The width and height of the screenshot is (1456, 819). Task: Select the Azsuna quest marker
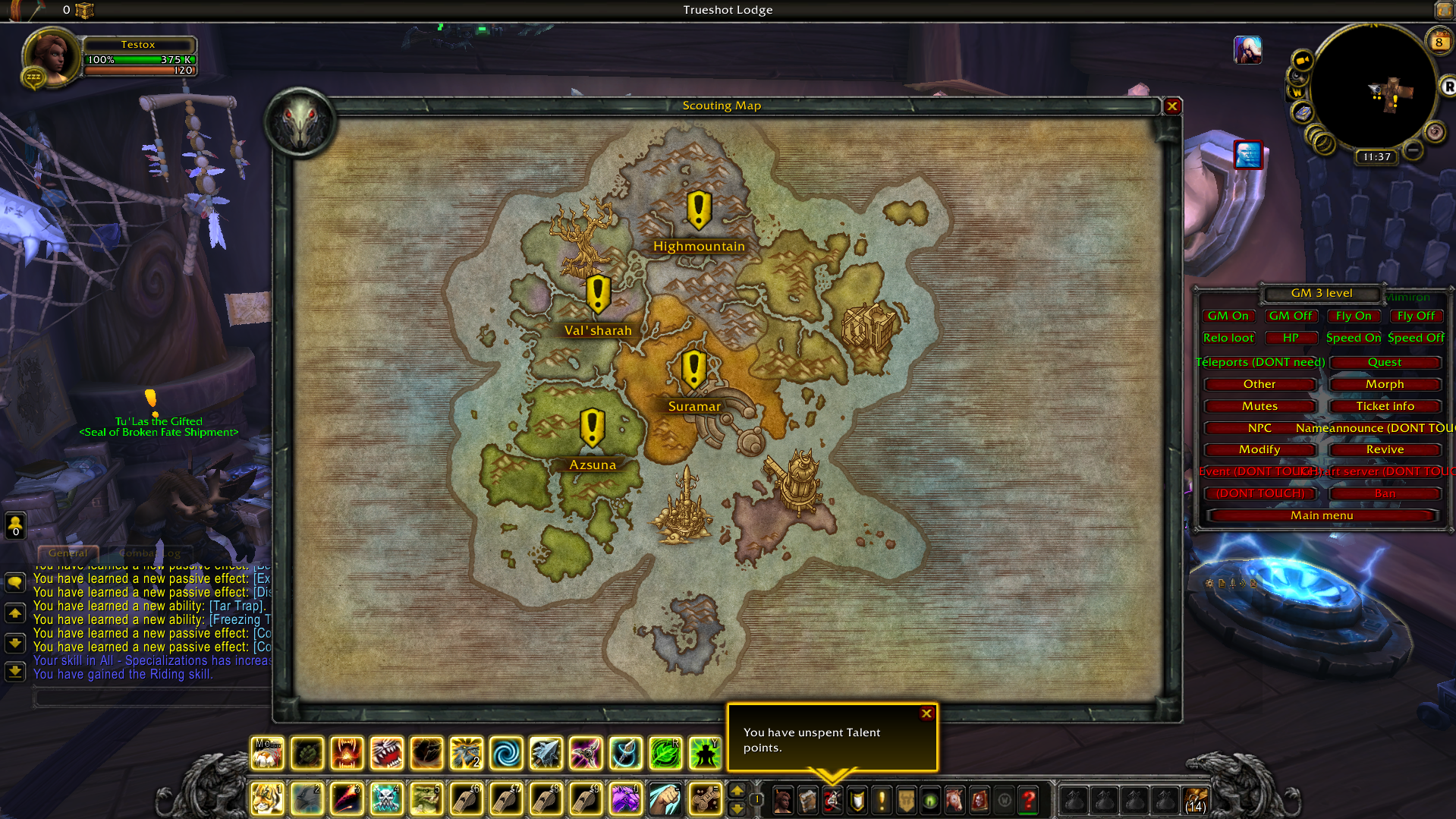click(x=592, y=428)
